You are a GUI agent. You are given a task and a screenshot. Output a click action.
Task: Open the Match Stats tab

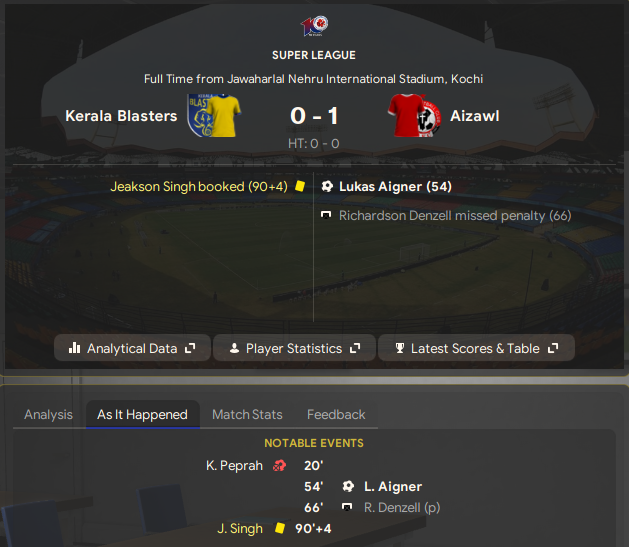[x=247, y=414]
